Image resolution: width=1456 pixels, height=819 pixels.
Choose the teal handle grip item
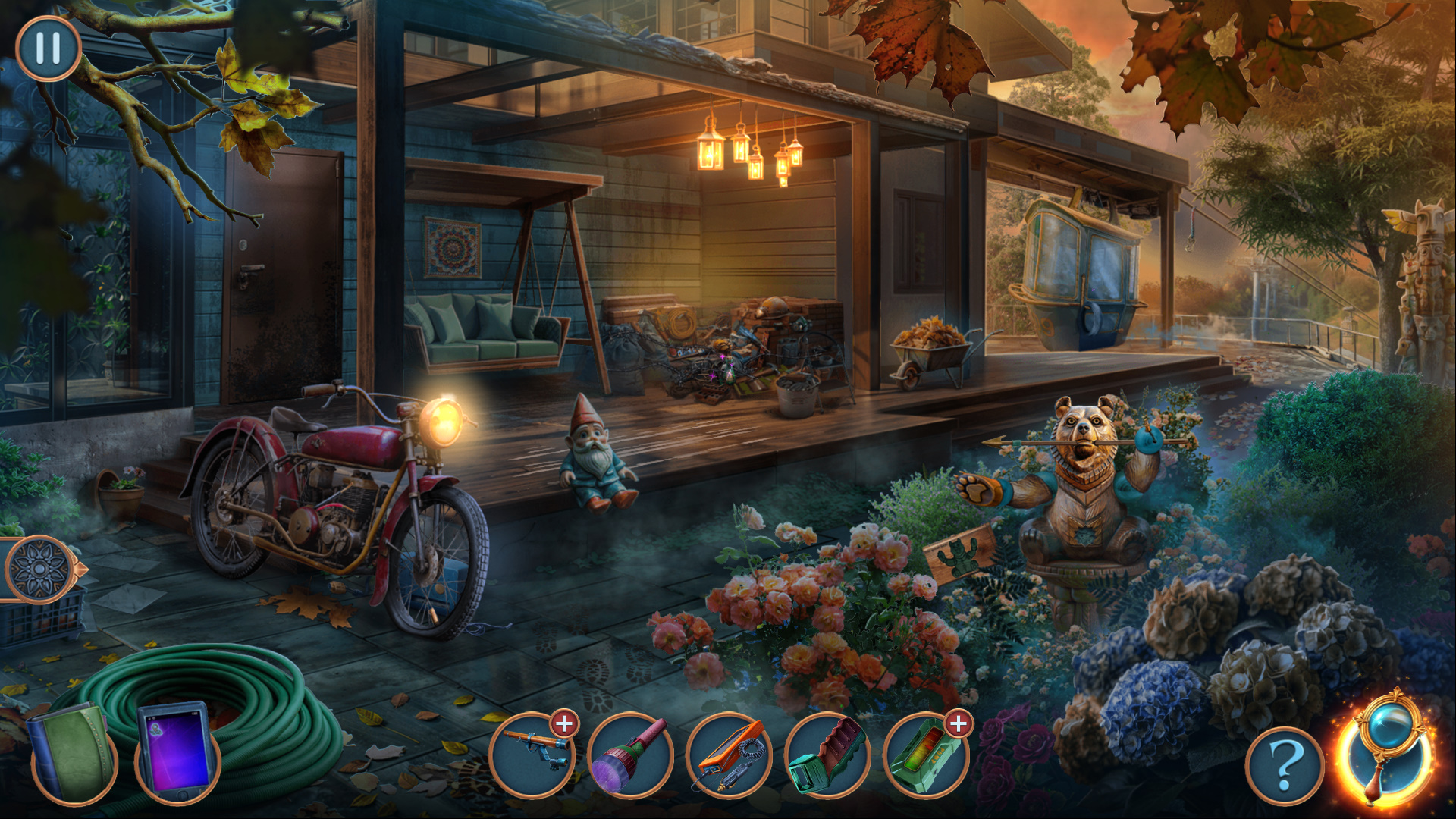828,754
